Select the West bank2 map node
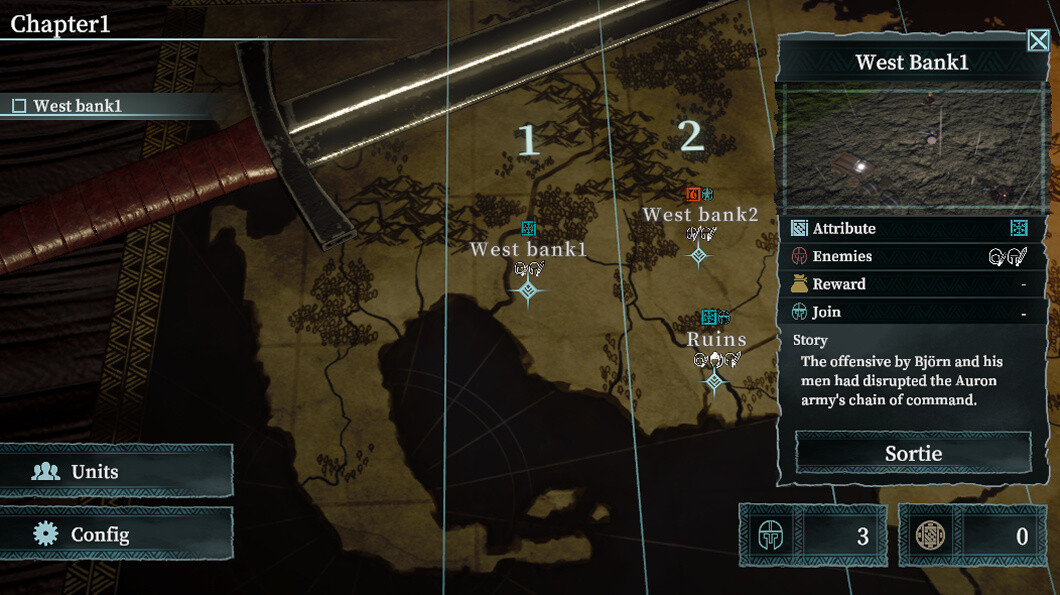This screenshot has width=1060, height=595. click(699, 256)
